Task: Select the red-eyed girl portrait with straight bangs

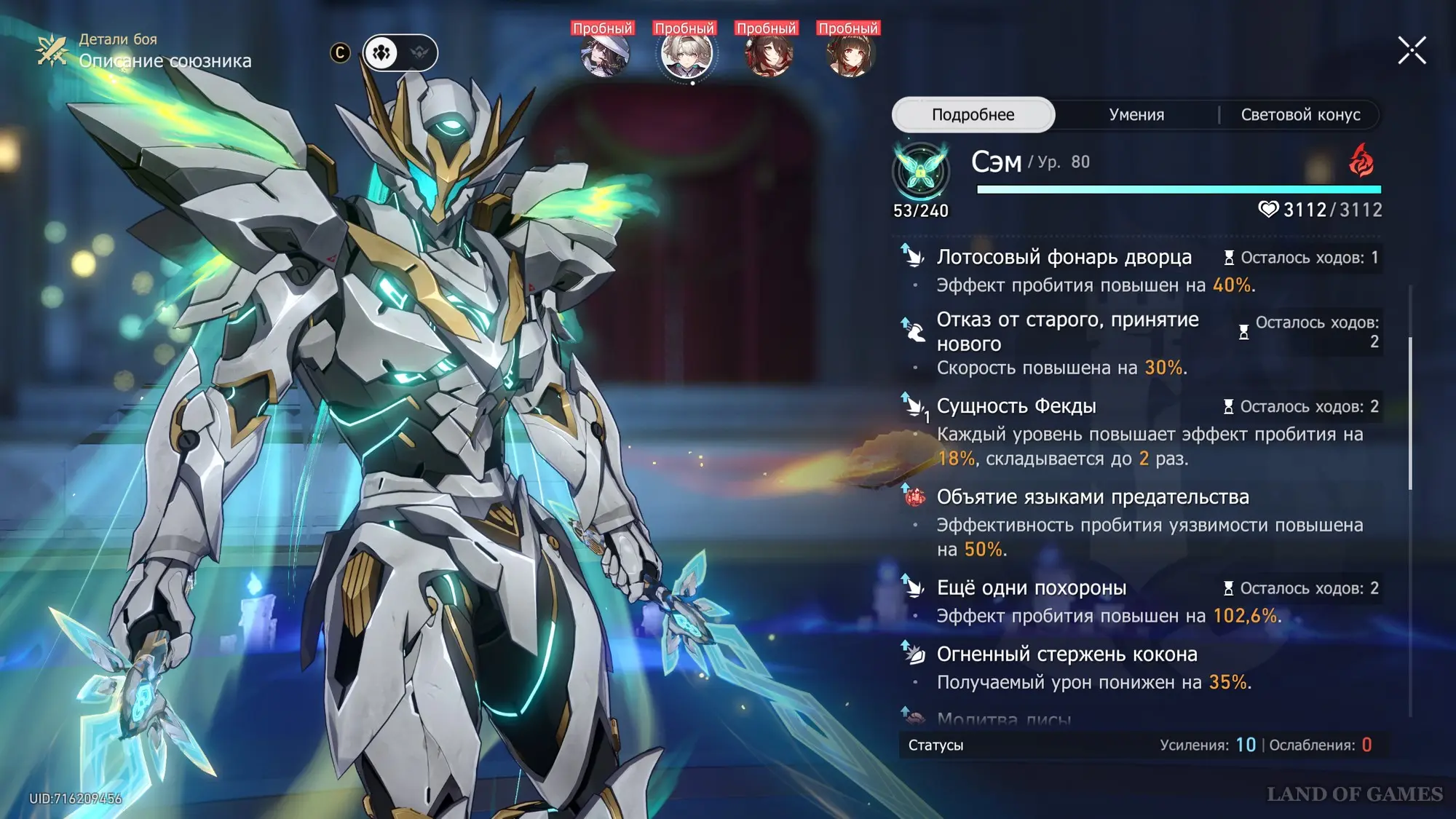Action: pos(850,55)
